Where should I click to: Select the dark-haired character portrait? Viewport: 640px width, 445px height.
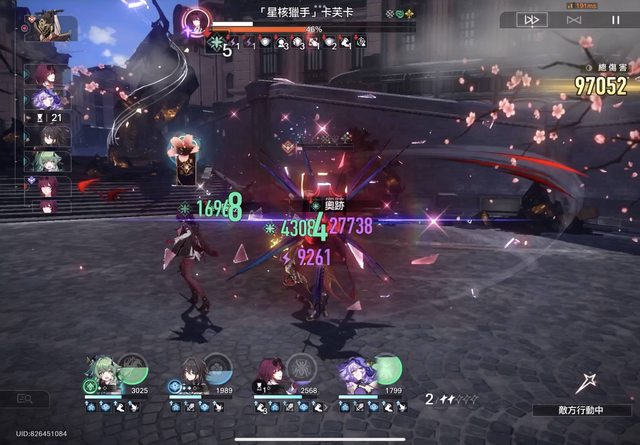click(190, 372)
